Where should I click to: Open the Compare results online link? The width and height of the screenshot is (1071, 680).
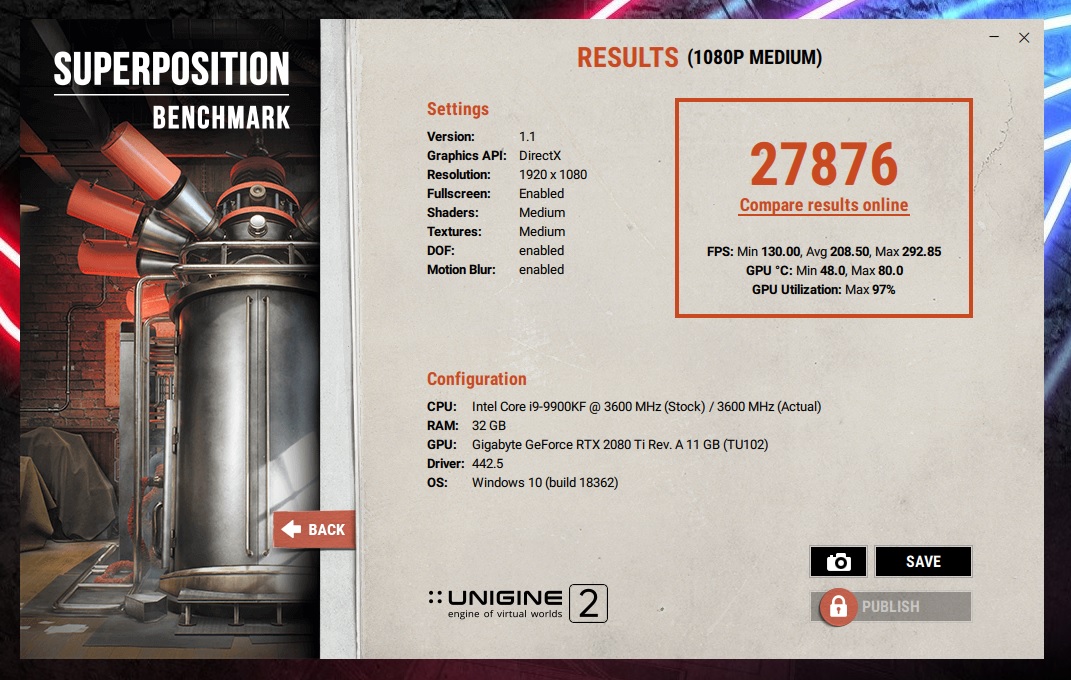(824, 206)
